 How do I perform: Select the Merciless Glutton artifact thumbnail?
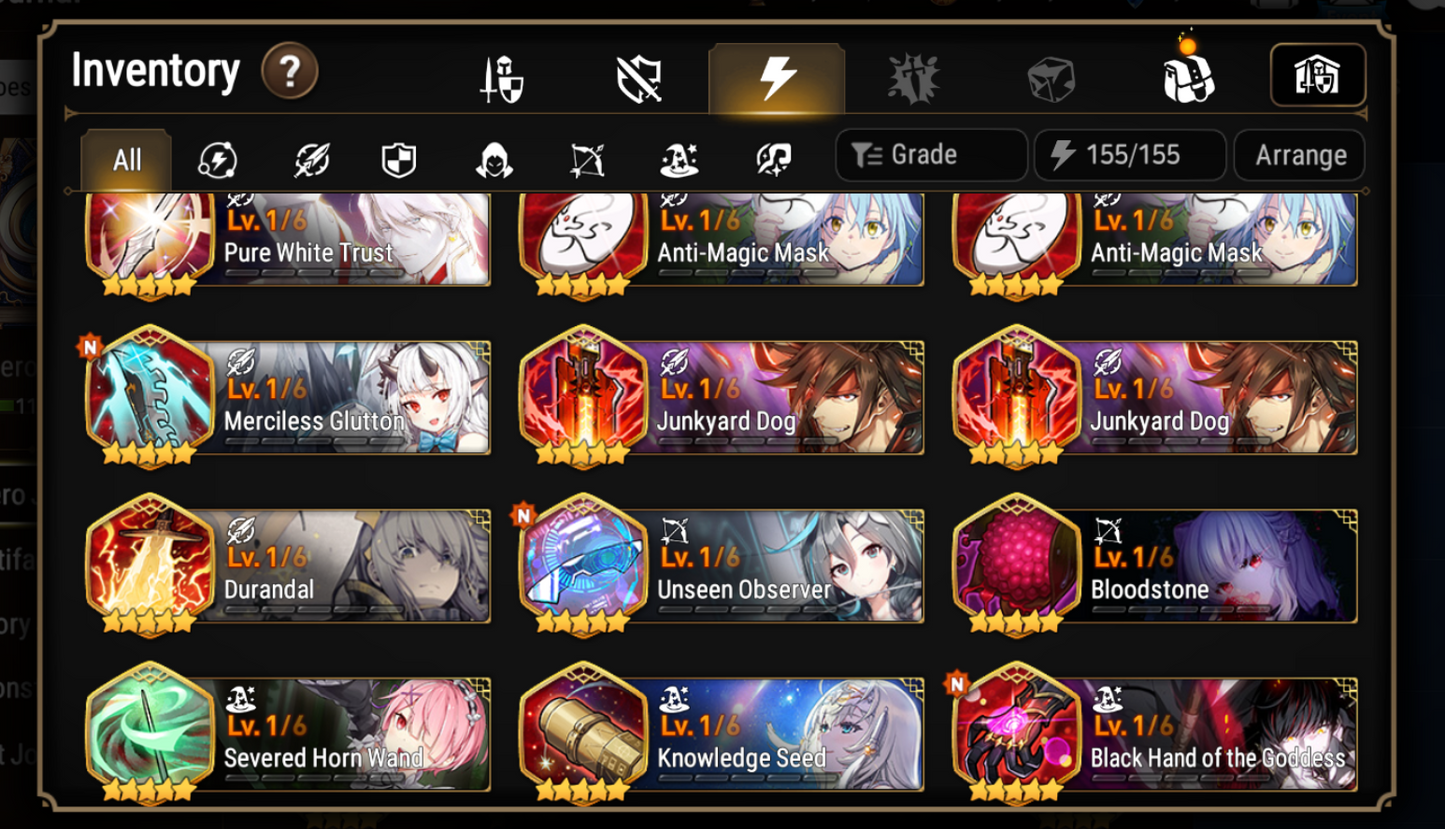click(x=150, y=395)
